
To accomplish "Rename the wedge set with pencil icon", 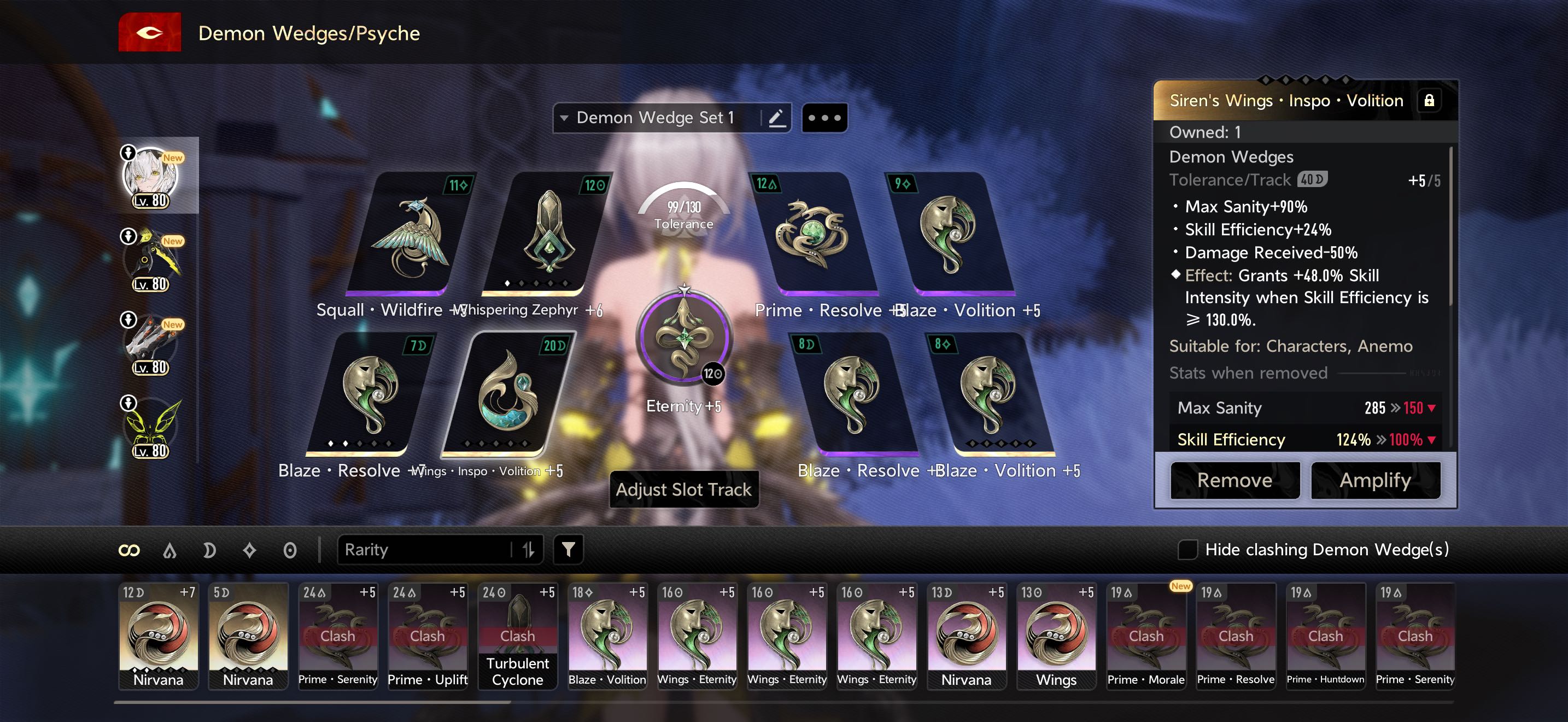I will 776,118.
